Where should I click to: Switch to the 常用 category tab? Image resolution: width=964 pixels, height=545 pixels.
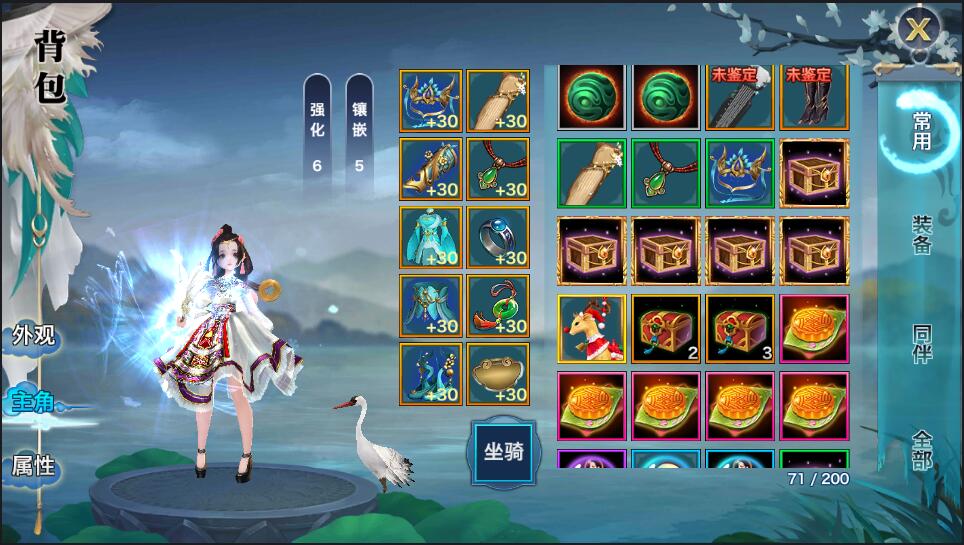pos(921,131)
